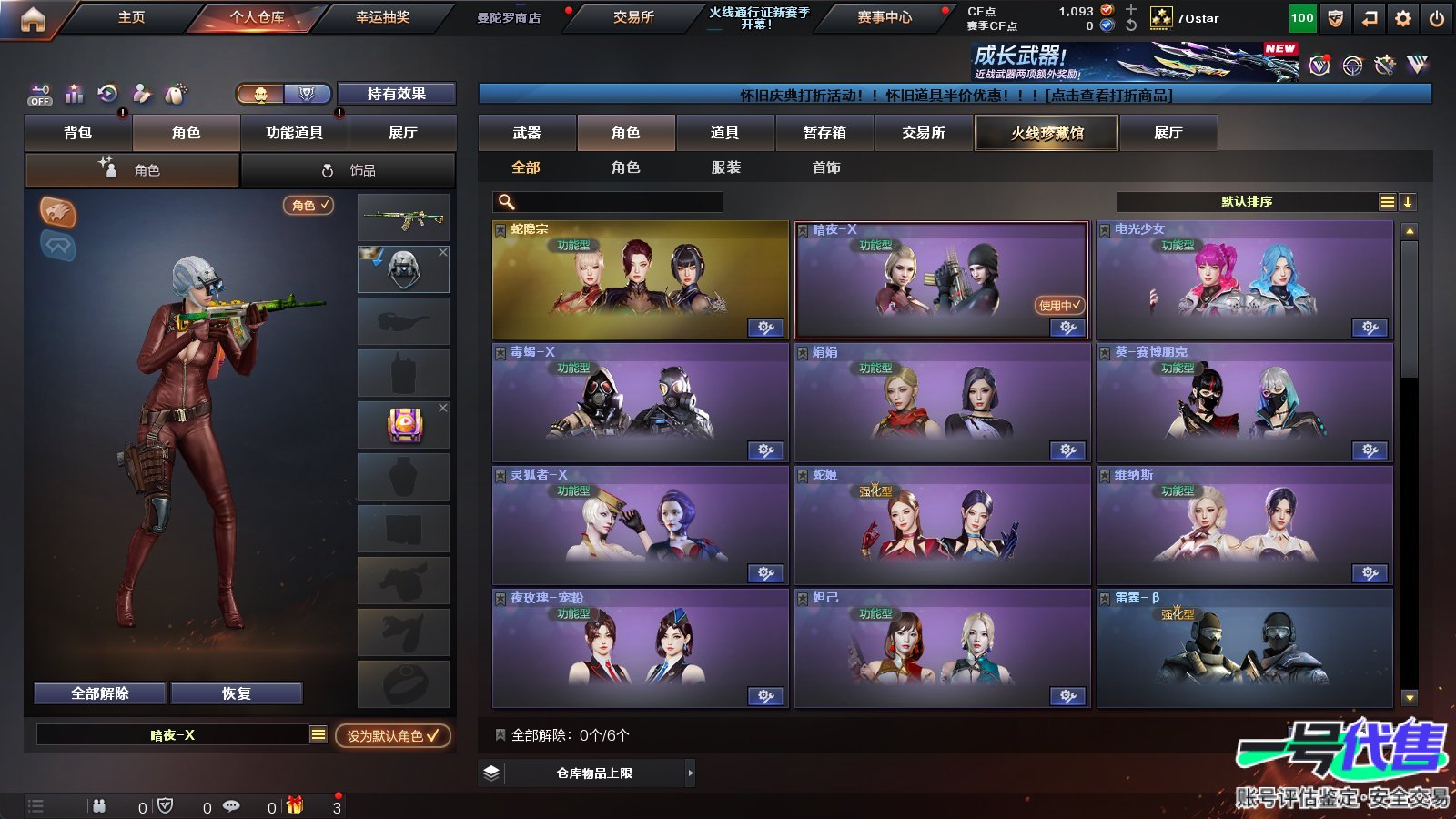Click the shield security icon near top right
Image resolution: width=1456 pixels, height=819 pixels.
click(1334, 17)
